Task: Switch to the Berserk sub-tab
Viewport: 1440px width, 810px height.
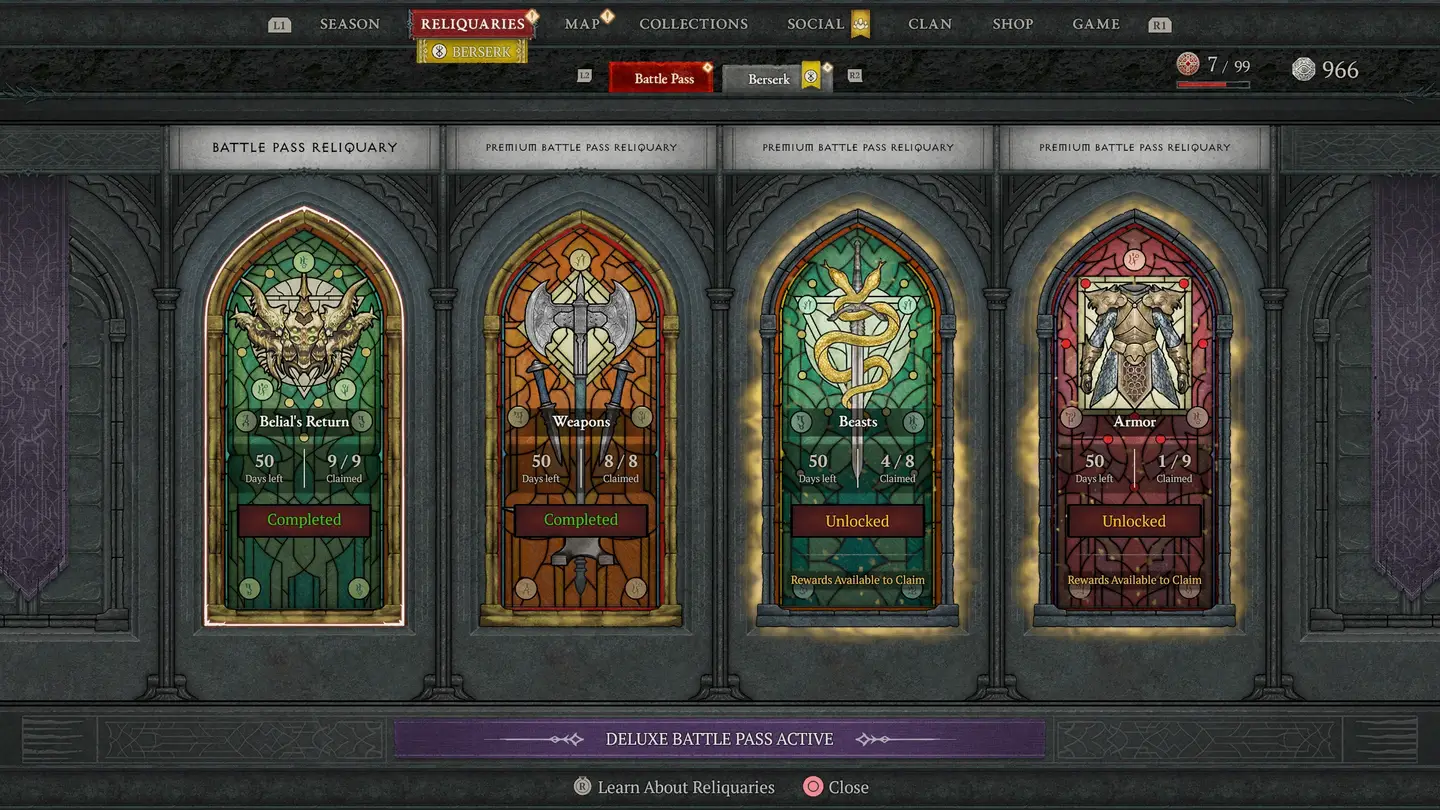Action: pos(769,79)
